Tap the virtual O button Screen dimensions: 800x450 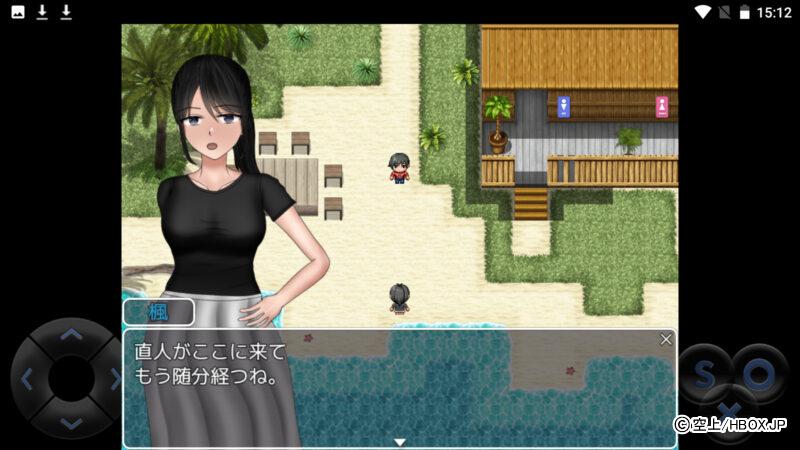(759, 375)
